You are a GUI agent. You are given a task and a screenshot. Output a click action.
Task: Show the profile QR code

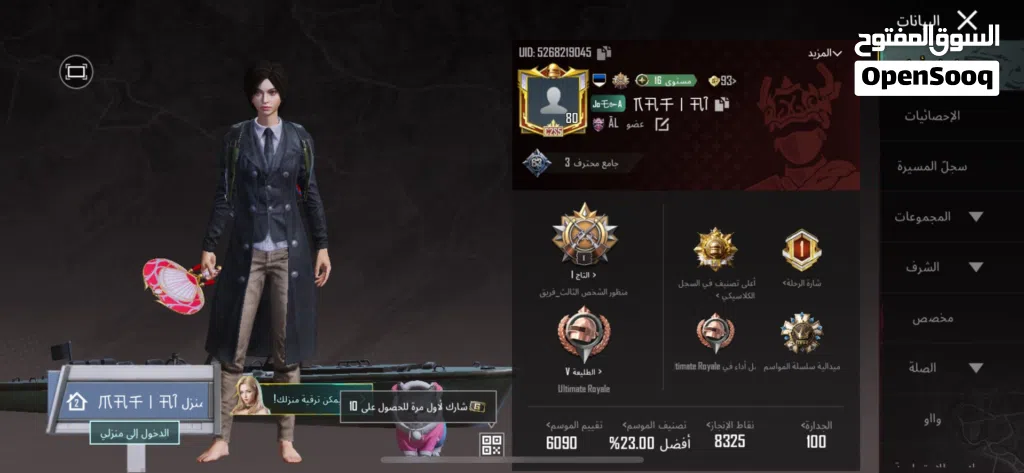tap(491, 445)
